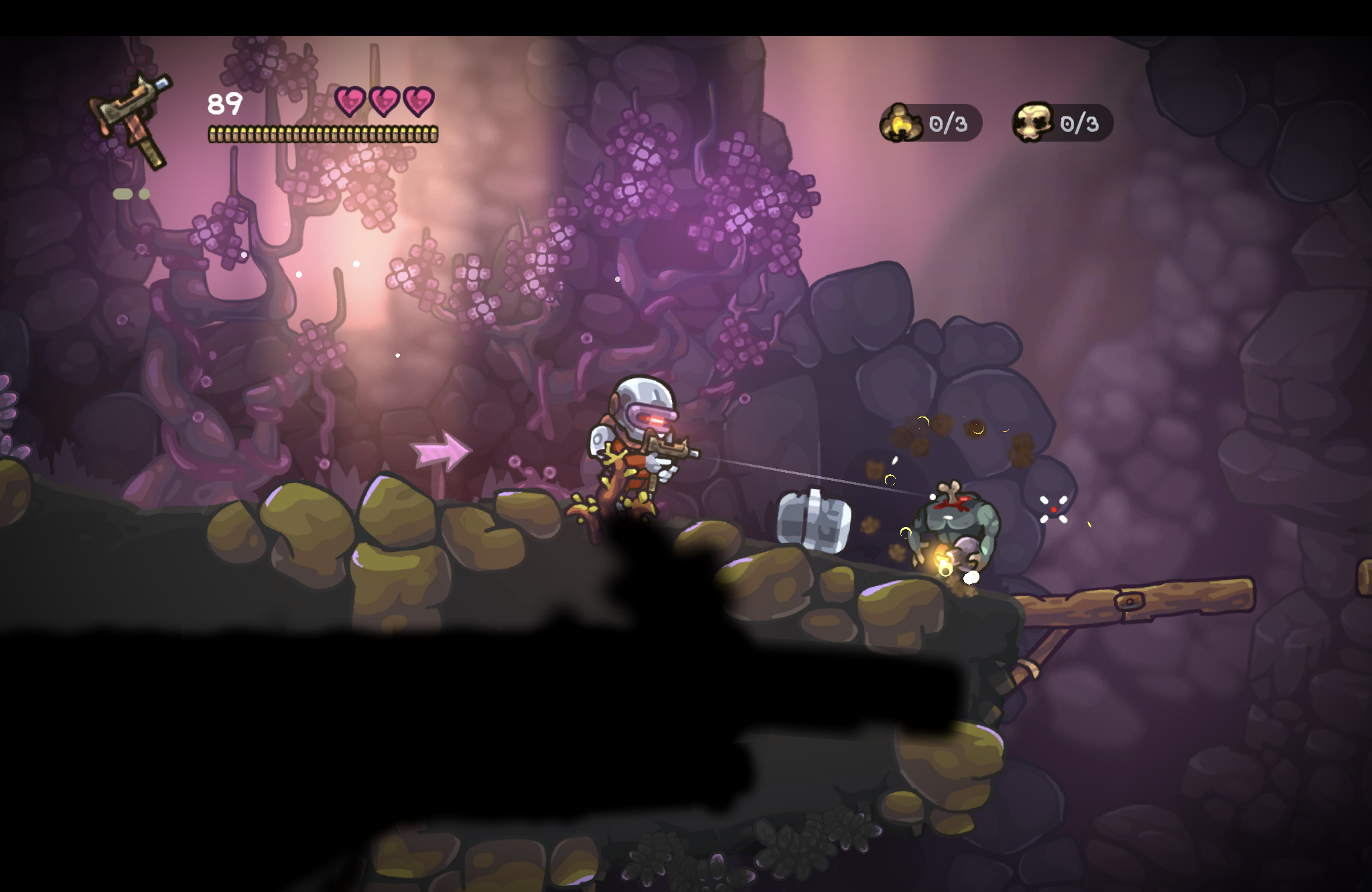Screen dimensions: 1372x892
Task: Expand the nugget 0/3 counter badge
Action: pyautogui.click(x=931, y=123)
